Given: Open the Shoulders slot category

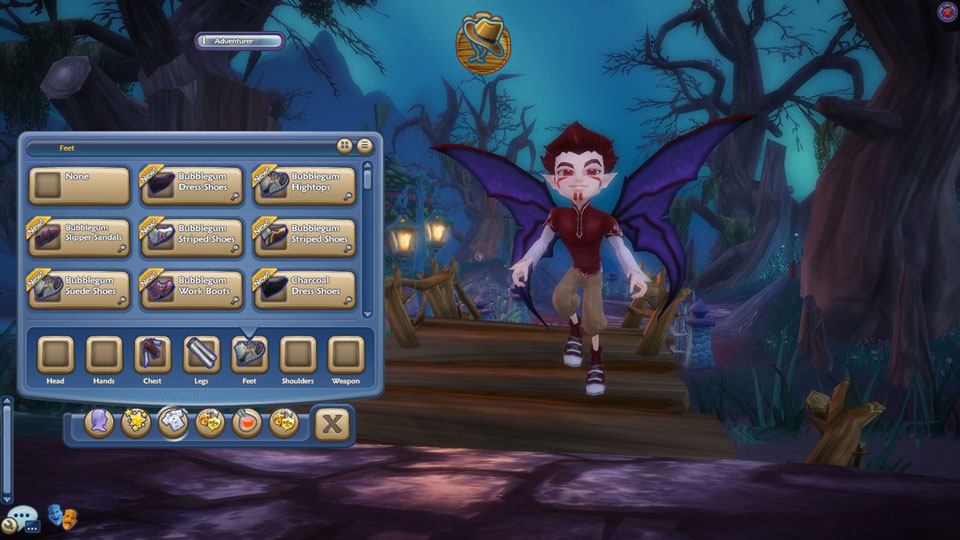Looking at the screenshot, I should (297, 355).
